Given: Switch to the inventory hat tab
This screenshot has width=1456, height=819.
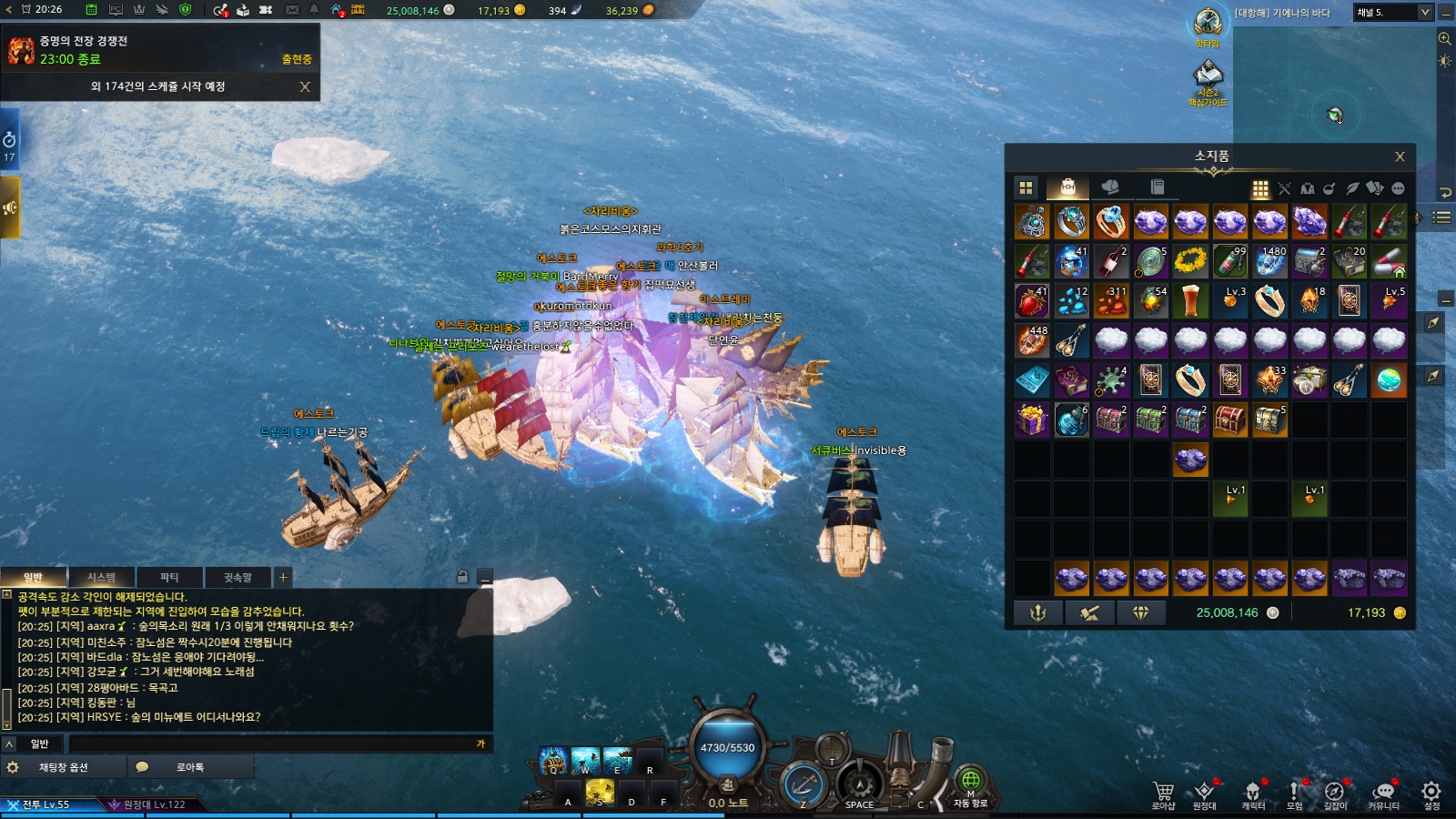Looking at the screenshot, I should coord(1110,187).
